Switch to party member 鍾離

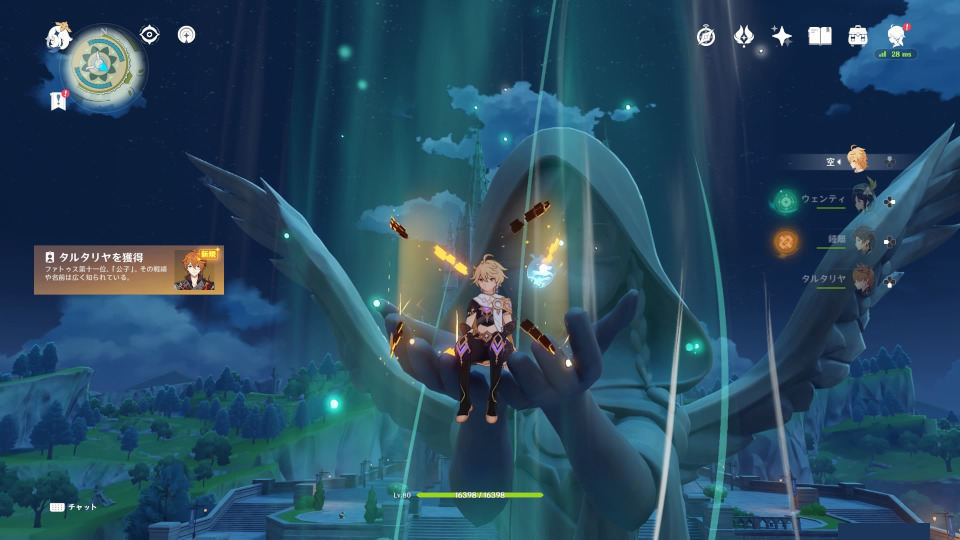coord(862,241)
